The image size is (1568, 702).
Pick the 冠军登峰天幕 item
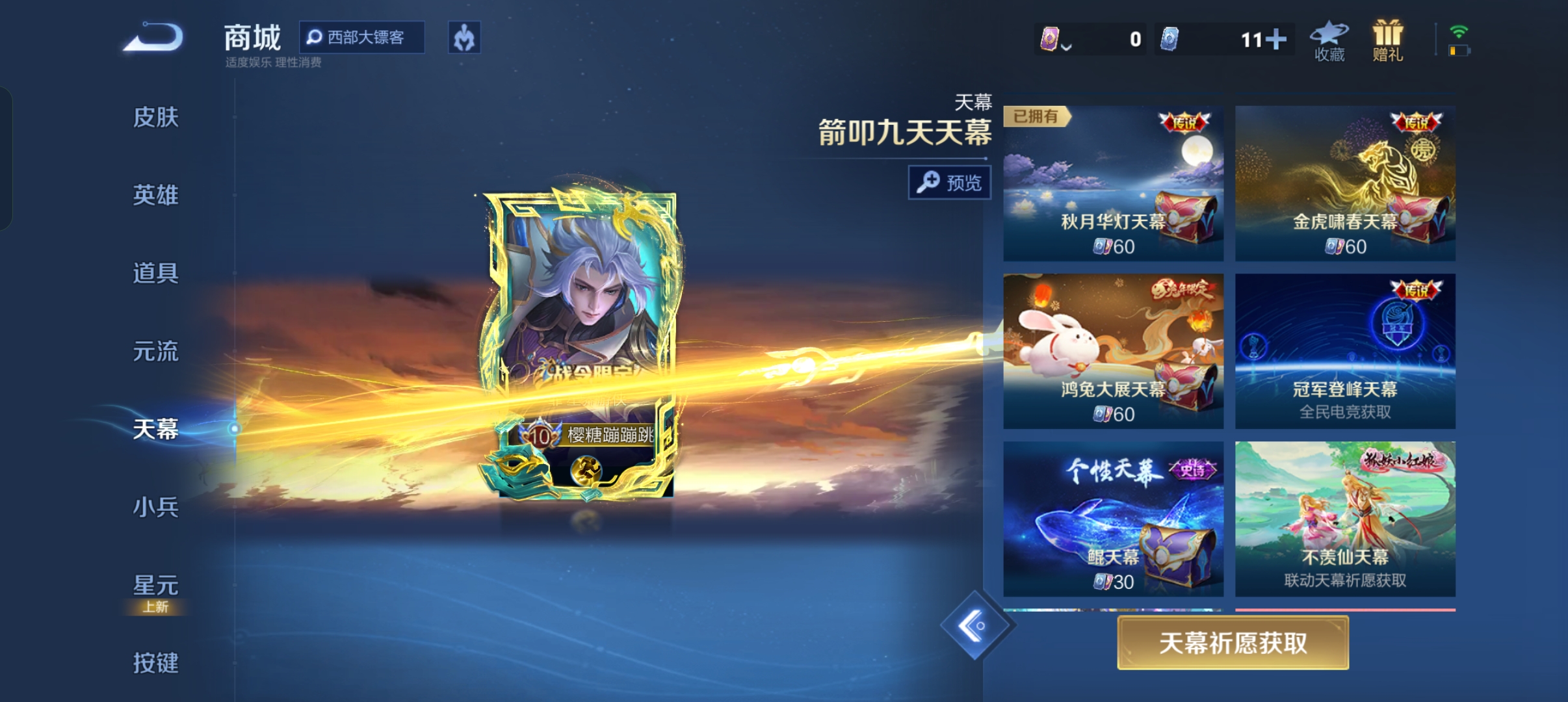click(x=1345, y=351)
